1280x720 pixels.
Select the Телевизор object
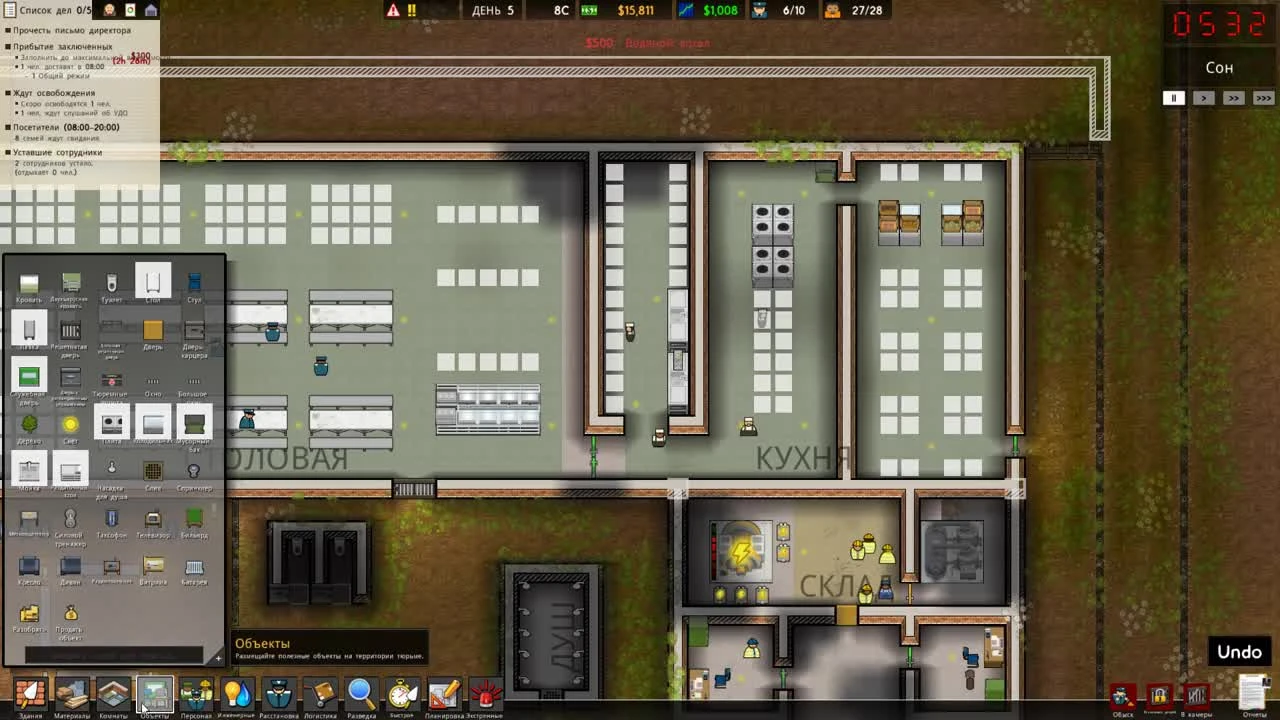pos(152,518)
